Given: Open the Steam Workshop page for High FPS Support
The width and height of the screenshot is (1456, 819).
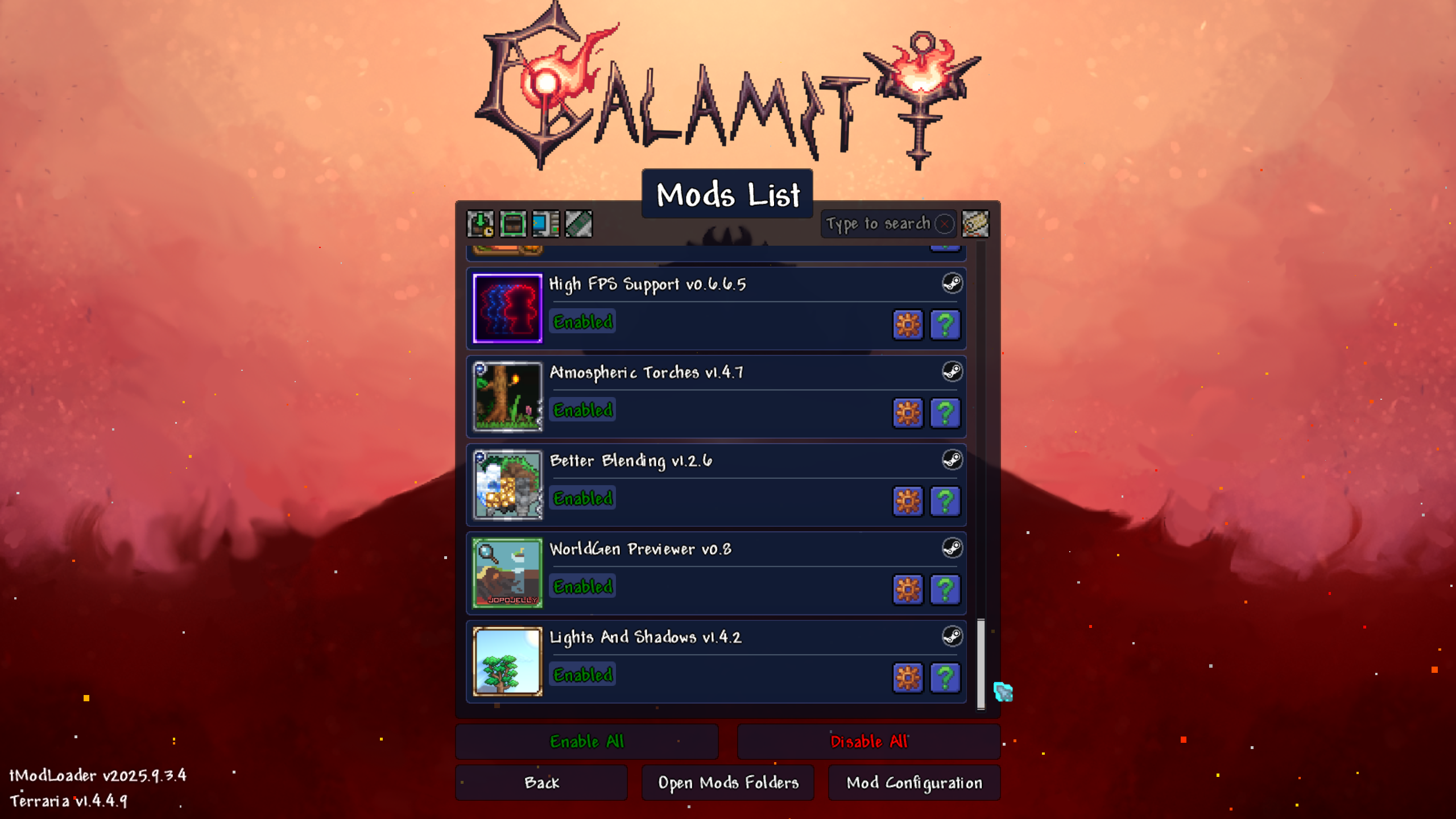Looking at the screenshot, I should click(x=954, y=284).
